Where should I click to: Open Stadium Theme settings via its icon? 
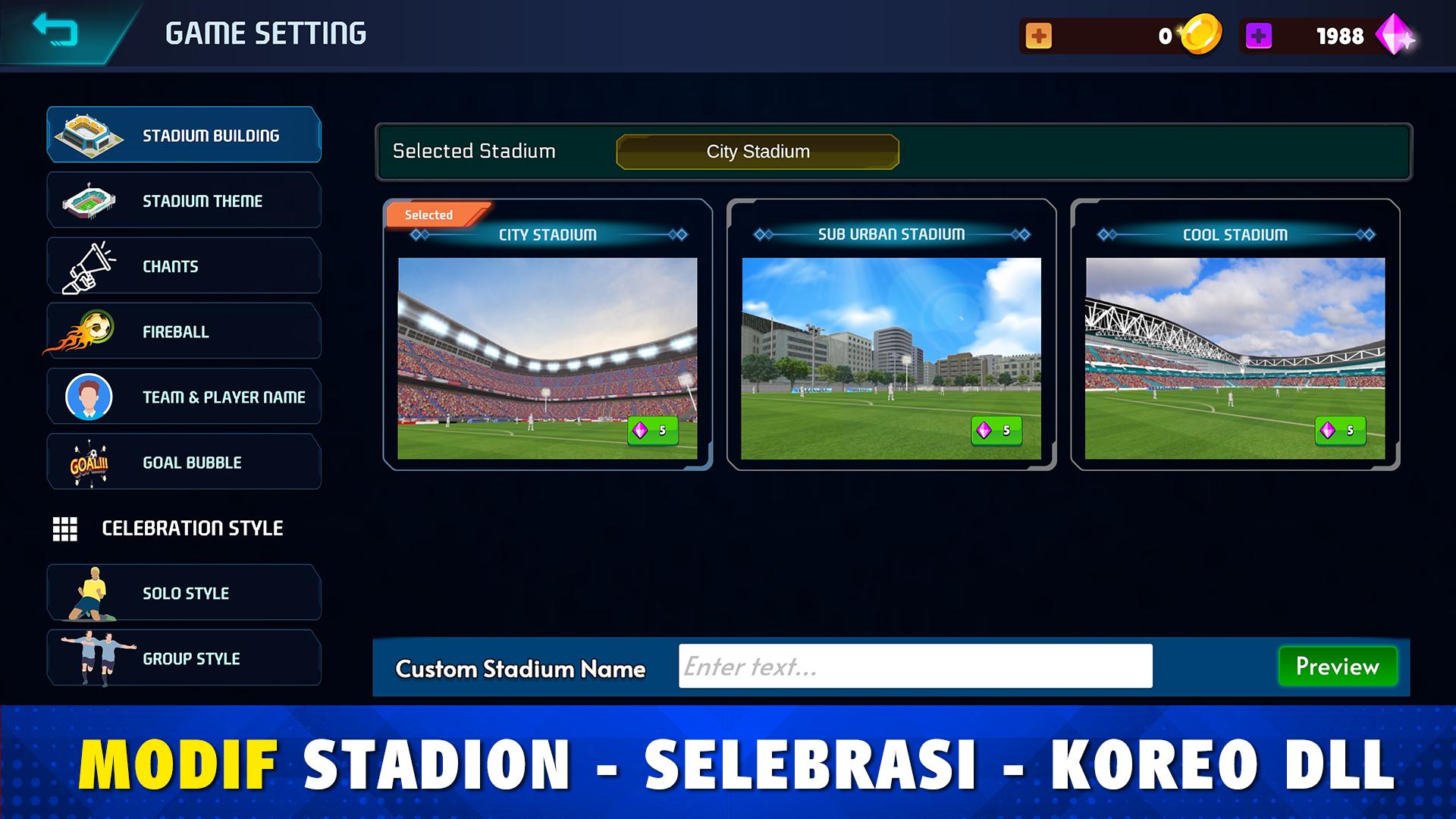click(x=91, y=199)
